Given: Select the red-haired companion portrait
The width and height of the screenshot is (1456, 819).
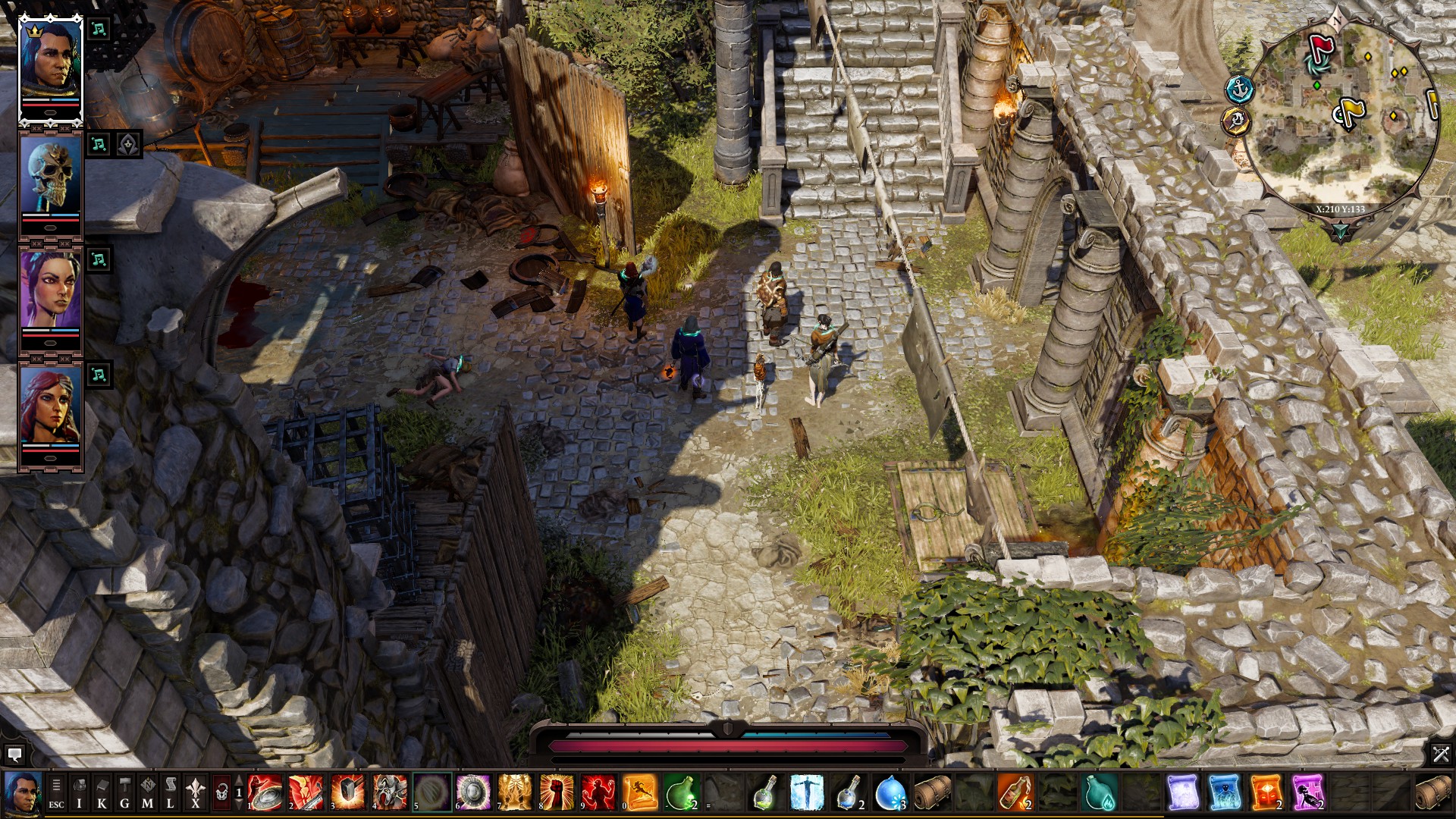Looking at the screenshot, I should pos(50,406).
